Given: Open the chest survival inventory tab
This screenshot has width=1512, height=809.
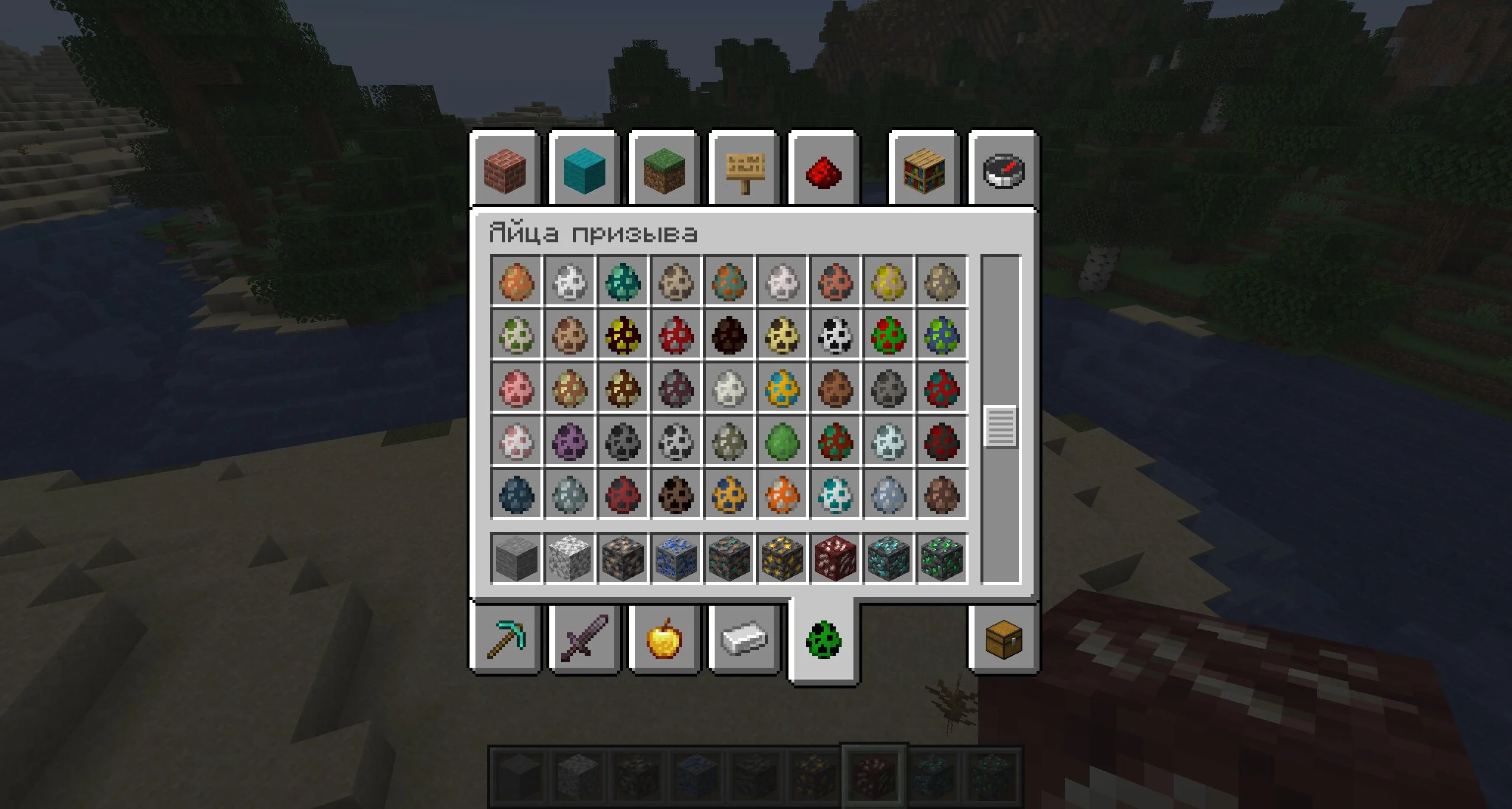Looking at the screenshot, I should (x=1003, y=639).
